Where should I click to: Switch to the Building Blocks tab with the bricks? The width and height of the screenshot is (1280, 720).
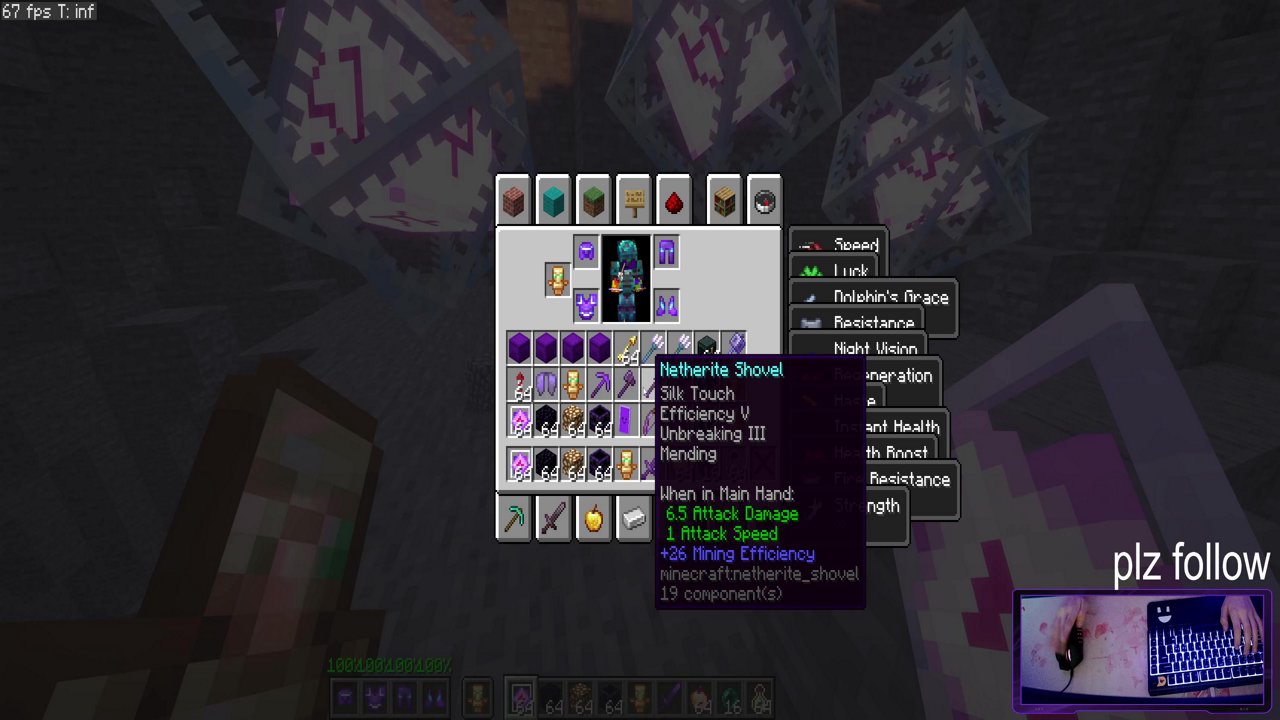click(x=513, y=201)
